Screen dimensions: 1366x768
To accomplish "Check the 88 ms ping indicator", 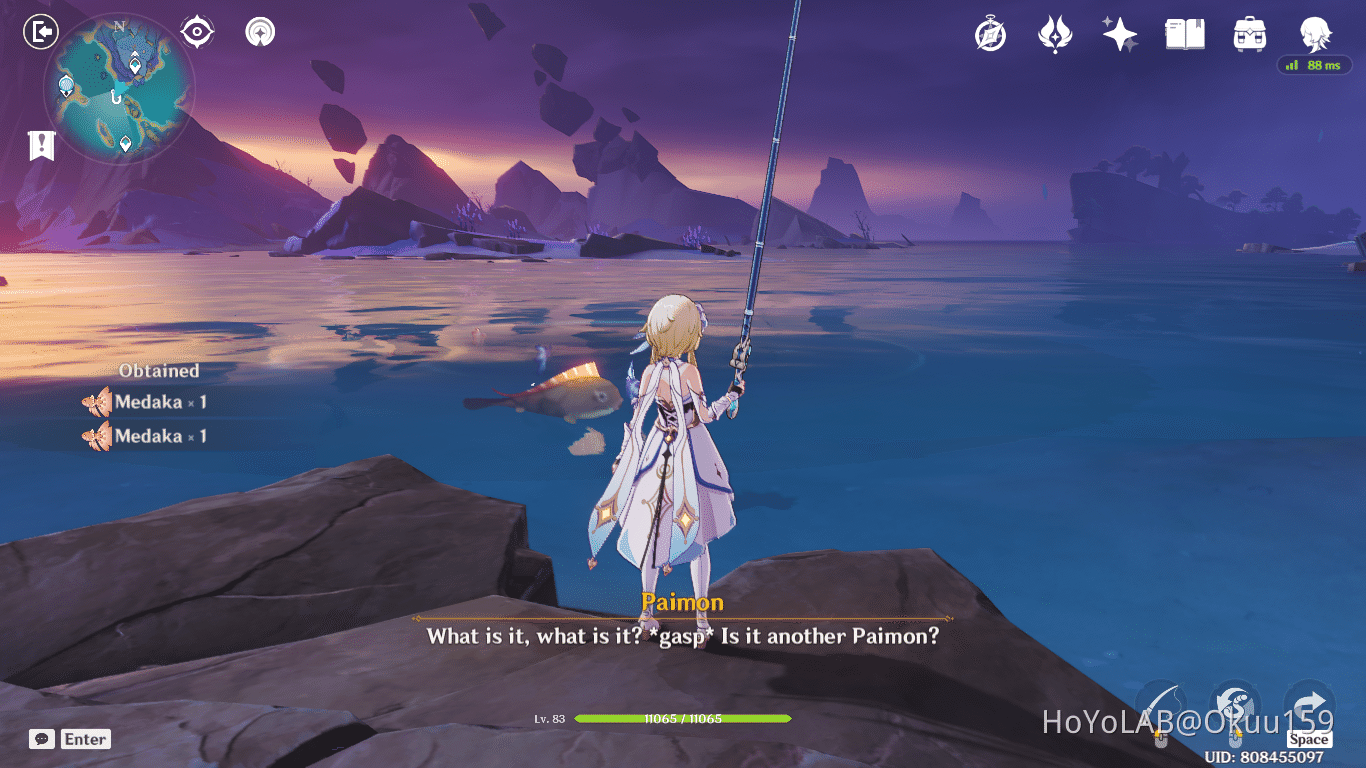I will (1313, 65).
